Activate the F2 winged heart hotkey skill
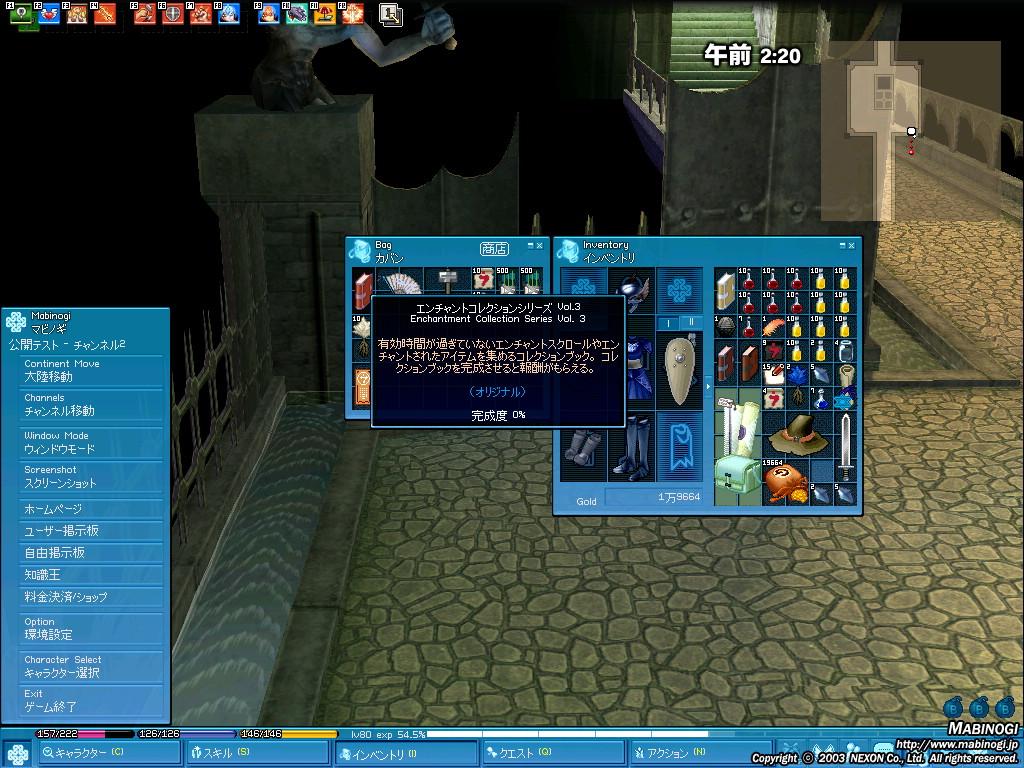This screenshot has width=1024, height=768. click(48, 14)
